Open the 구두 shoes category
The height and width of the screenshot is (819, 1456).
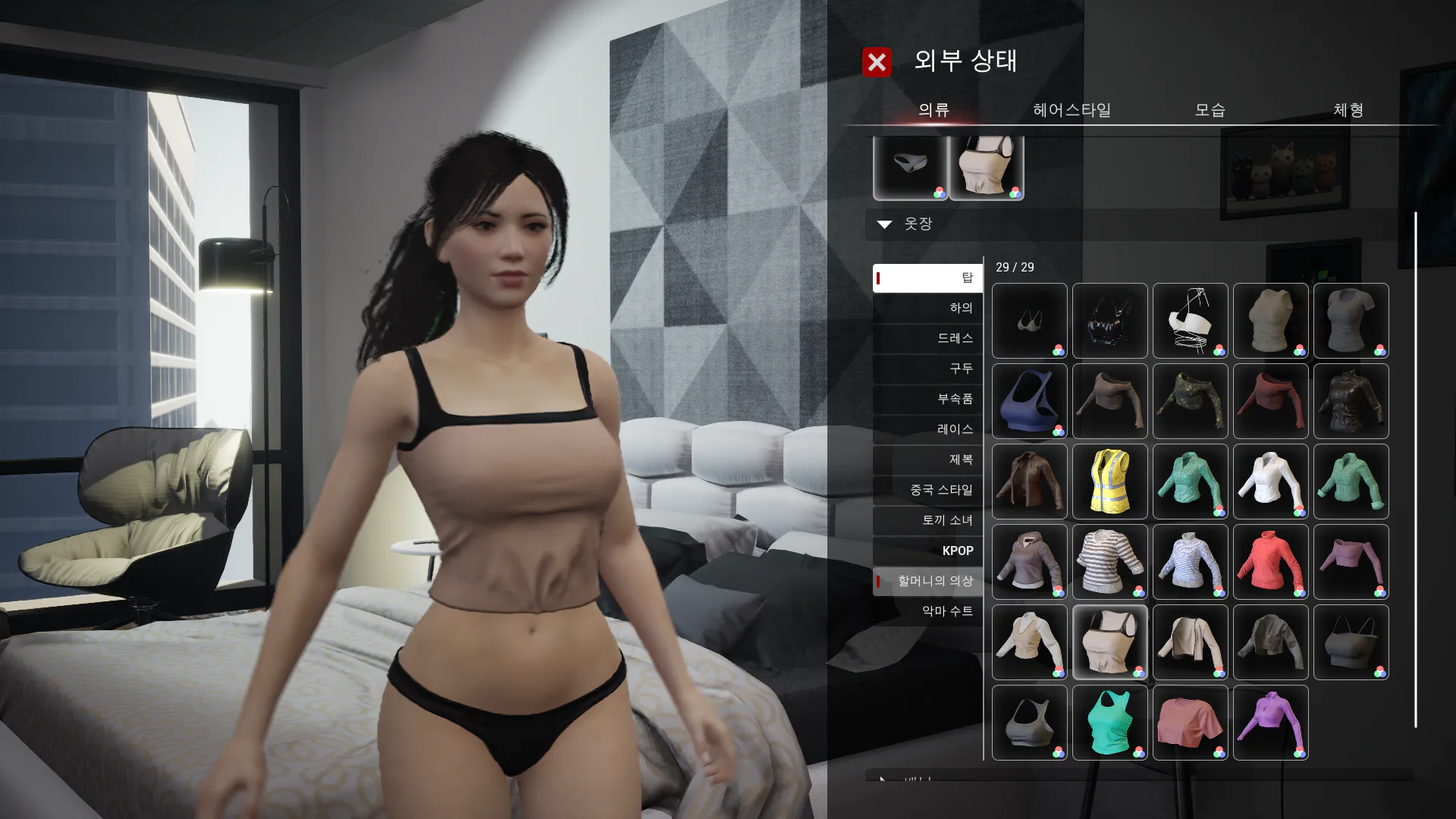(928, 369)
